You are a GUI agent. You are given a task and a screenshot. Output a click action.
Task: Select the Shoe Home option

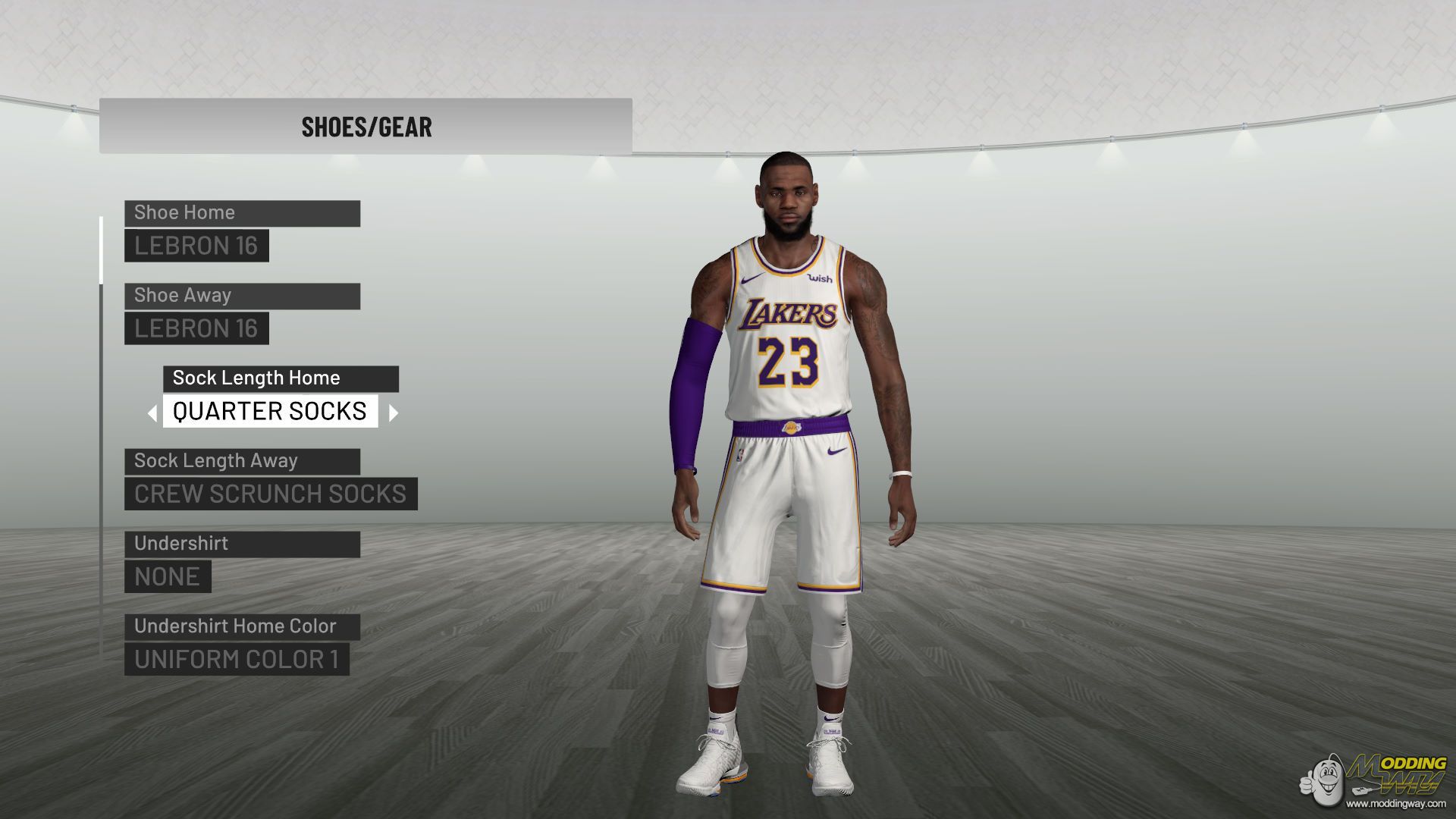pos(242,213)
